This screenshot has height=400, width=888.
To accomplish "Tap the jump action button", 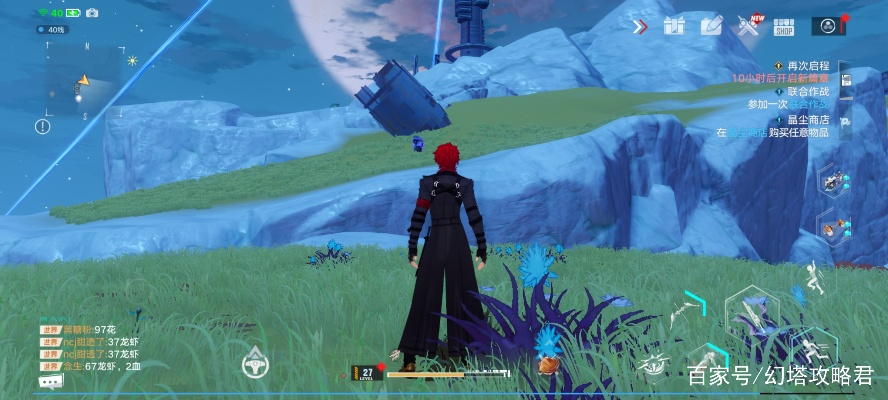I will pos(816,278).
